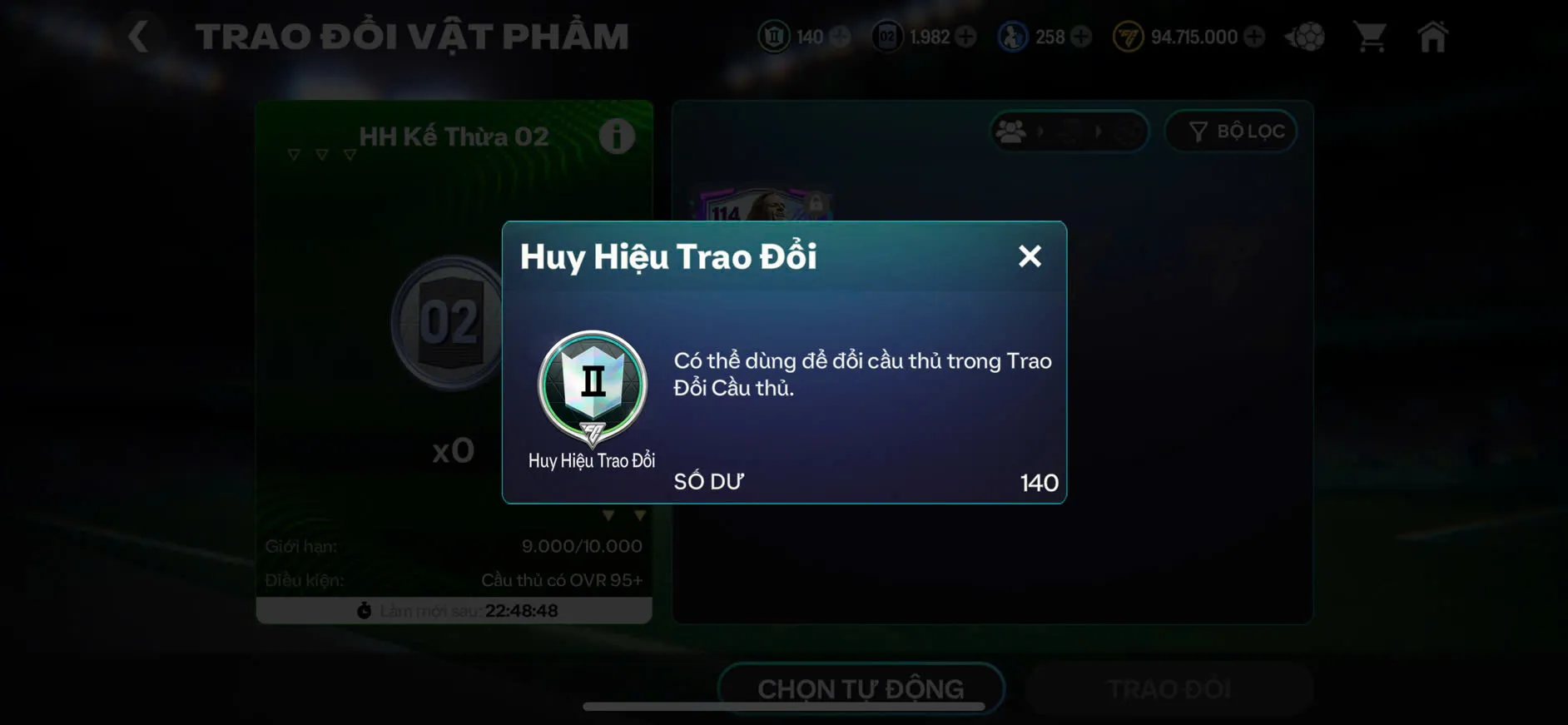Tap the TRAO ĐỔI button

pyautogui.click(x=1169, y=688)
